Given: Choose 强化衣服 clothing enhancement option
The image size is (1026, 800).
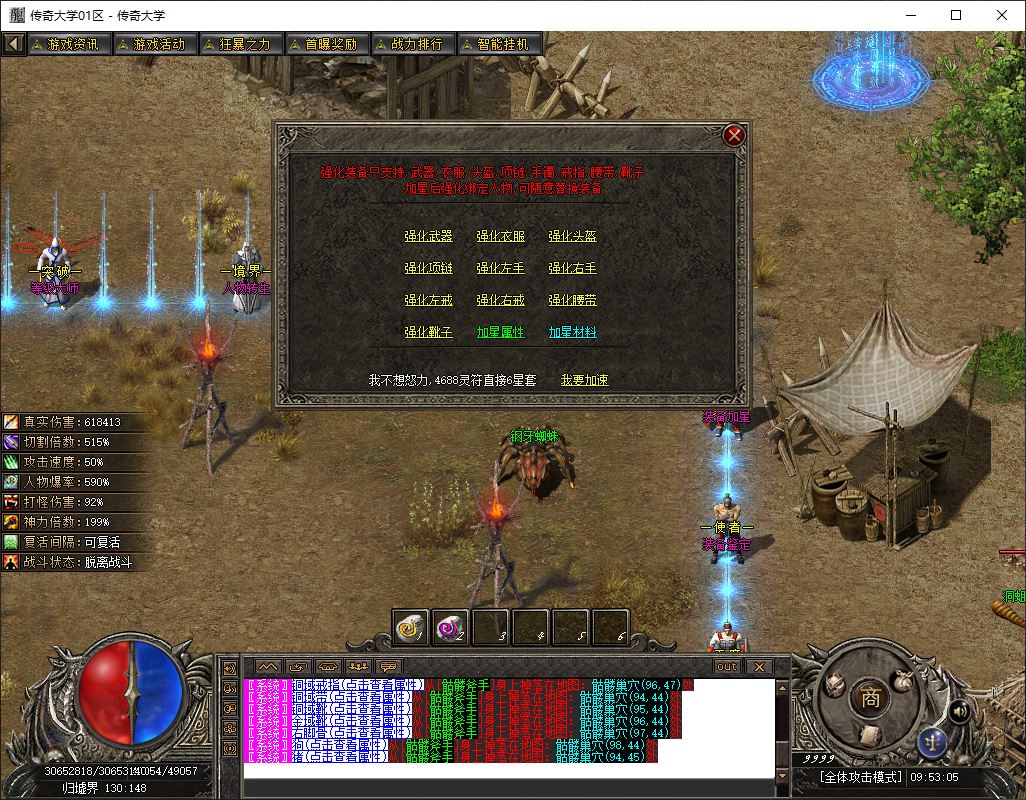Looking at the screenshot, I should (x=500, y=237).
